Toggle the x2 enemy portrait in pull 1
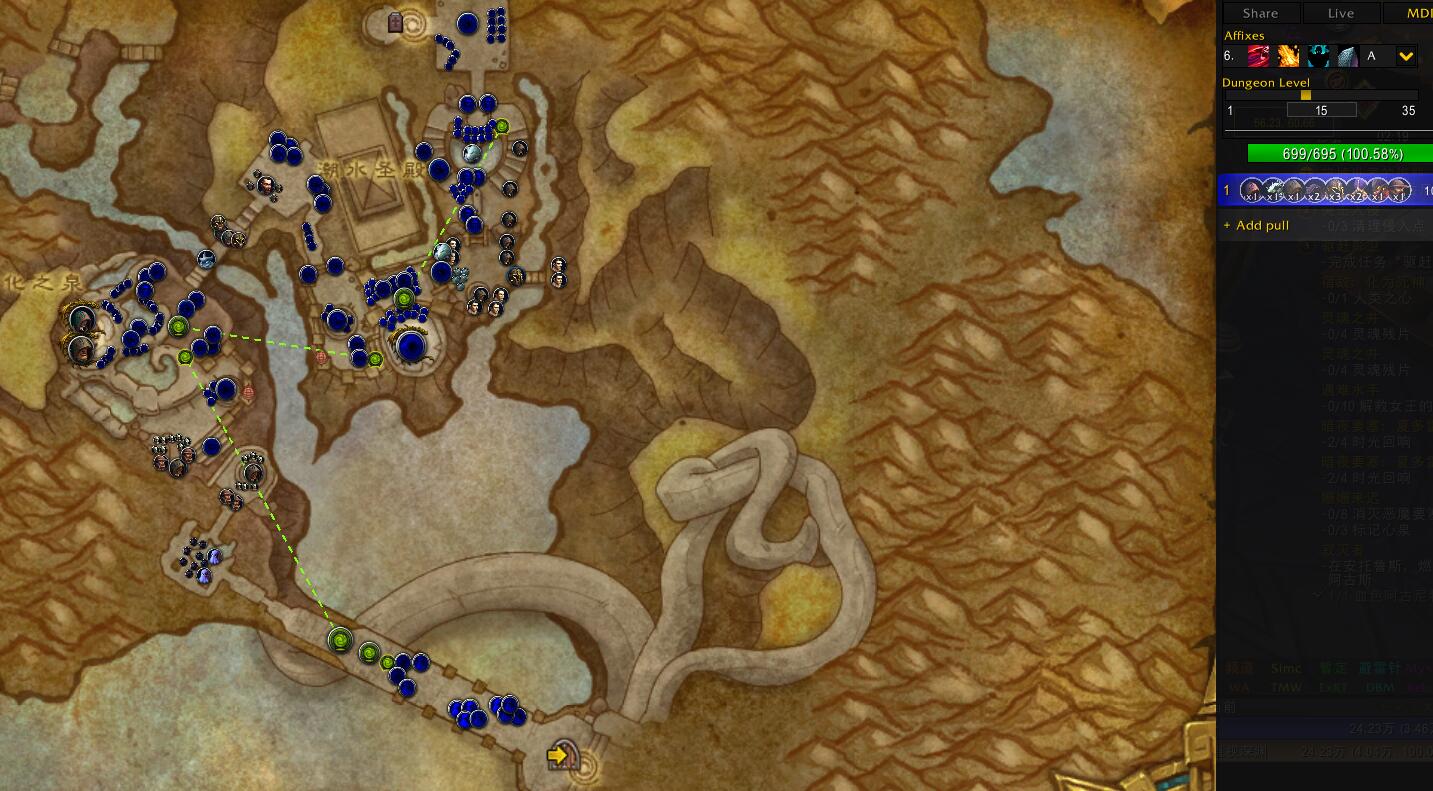The height and width of the screenshot is (791, 1433). (x=1311, y=188)
